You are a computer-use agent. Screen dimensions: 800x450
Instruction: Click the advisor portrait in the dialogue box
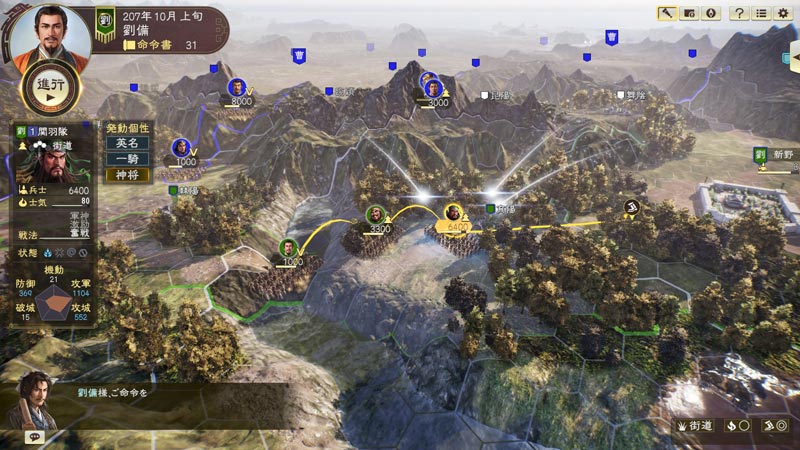(x=37, y=397)
